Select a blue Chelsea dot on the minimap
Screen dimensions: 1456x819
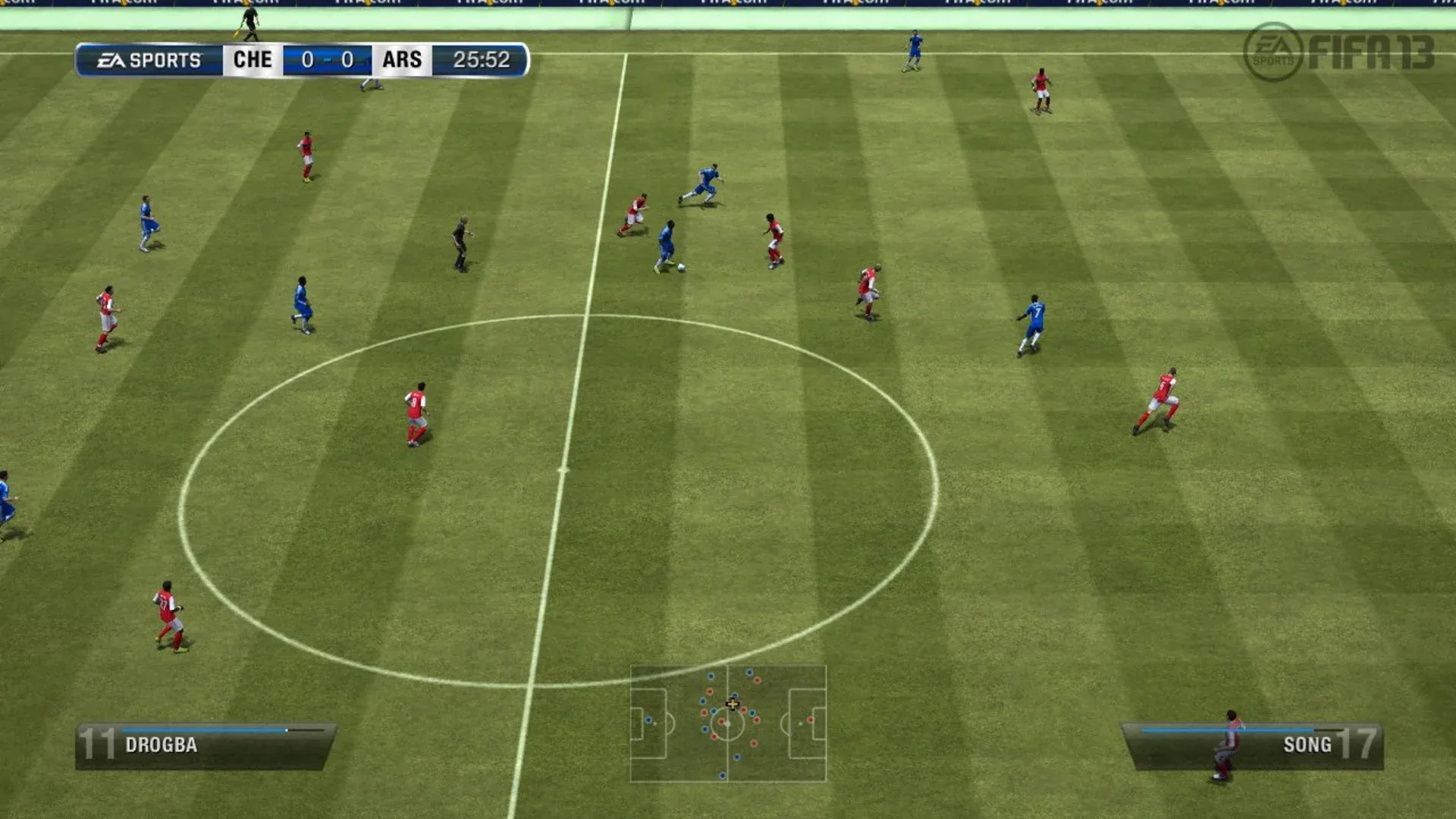point(711,676)
